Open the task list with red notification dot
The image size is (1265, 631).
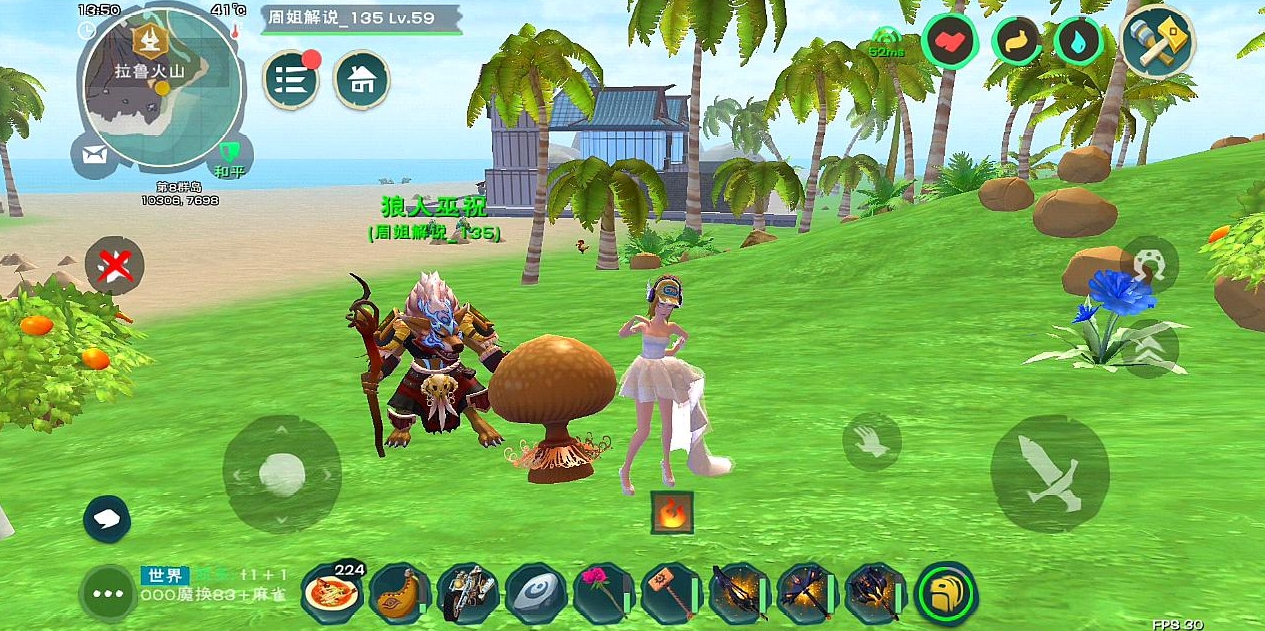(291, 80)
